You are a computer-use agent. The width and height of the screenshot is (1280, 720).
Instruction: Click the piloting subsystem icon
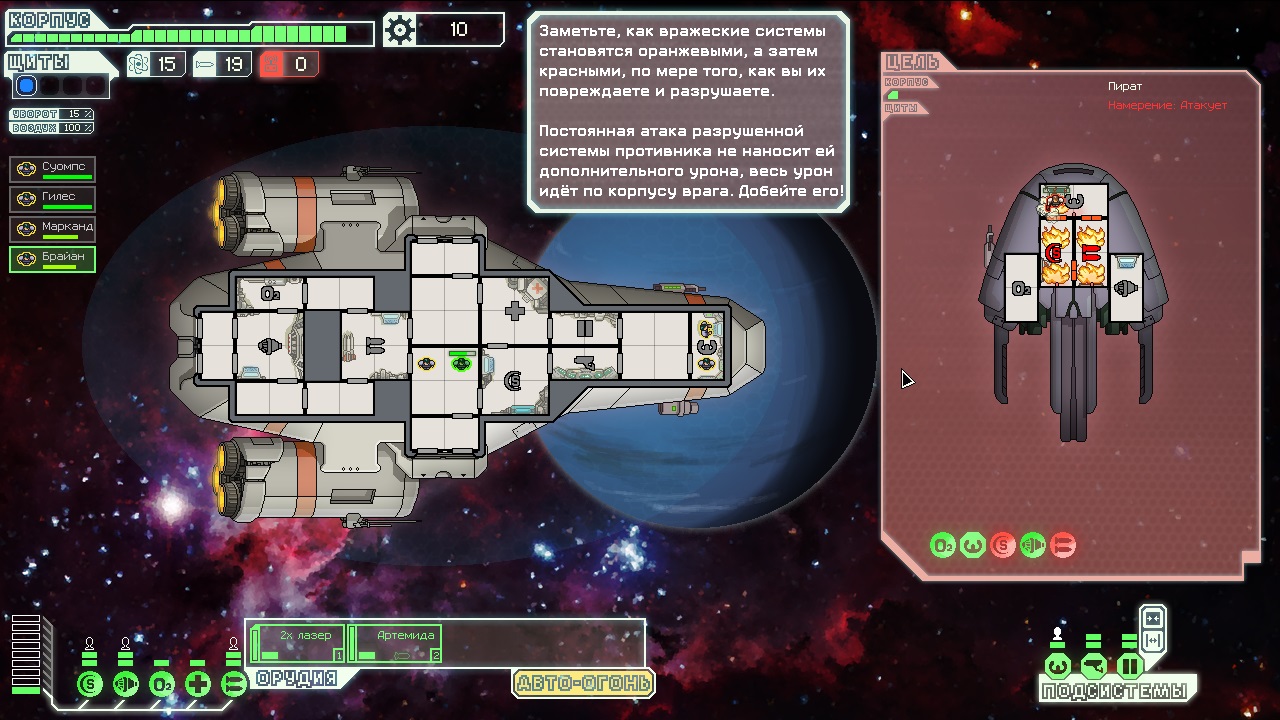pyautogui.click(x=1057, y=666)
